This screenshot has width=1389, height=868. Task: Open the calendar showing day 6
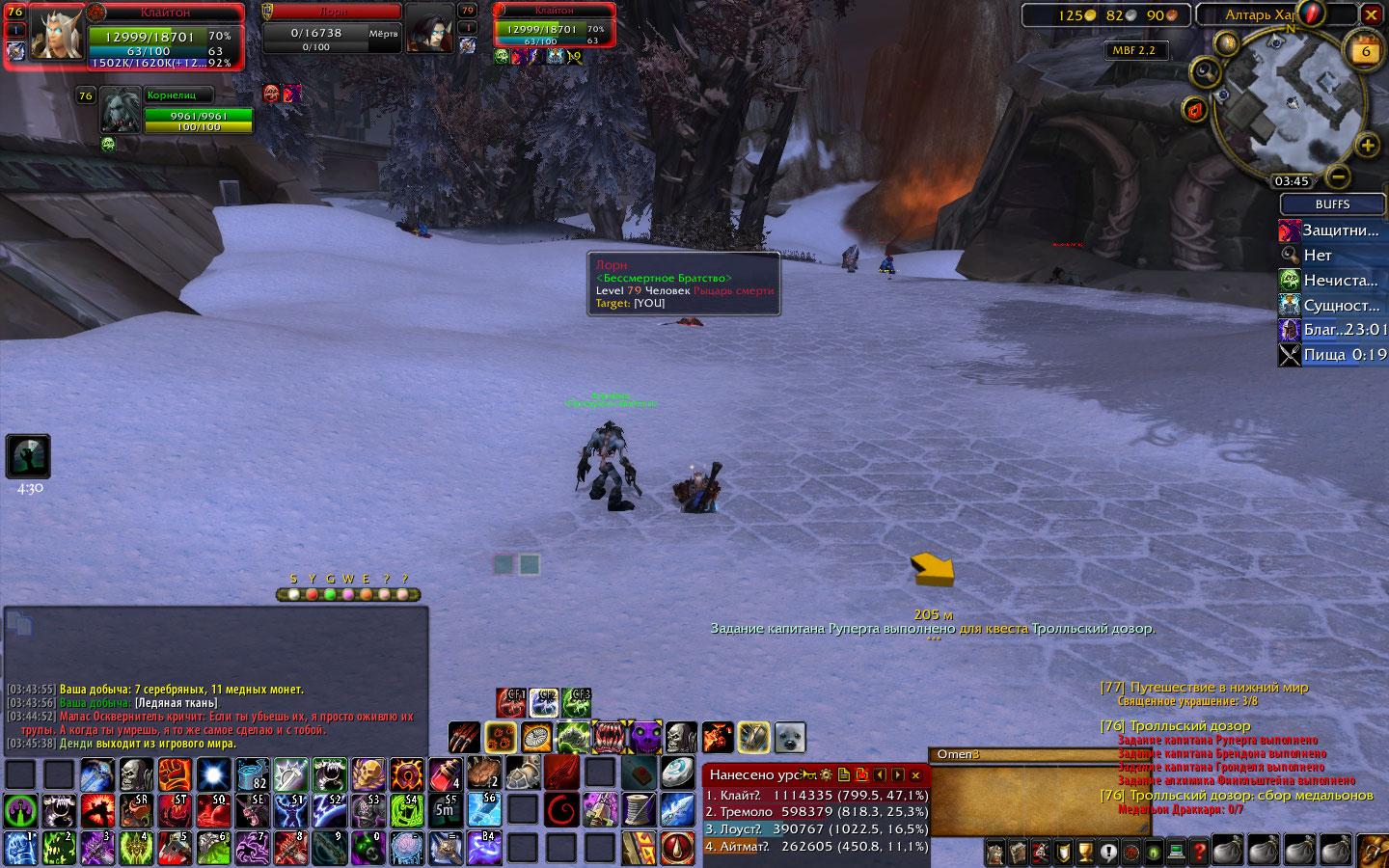pyautogui.click(x=1365, y=50)
